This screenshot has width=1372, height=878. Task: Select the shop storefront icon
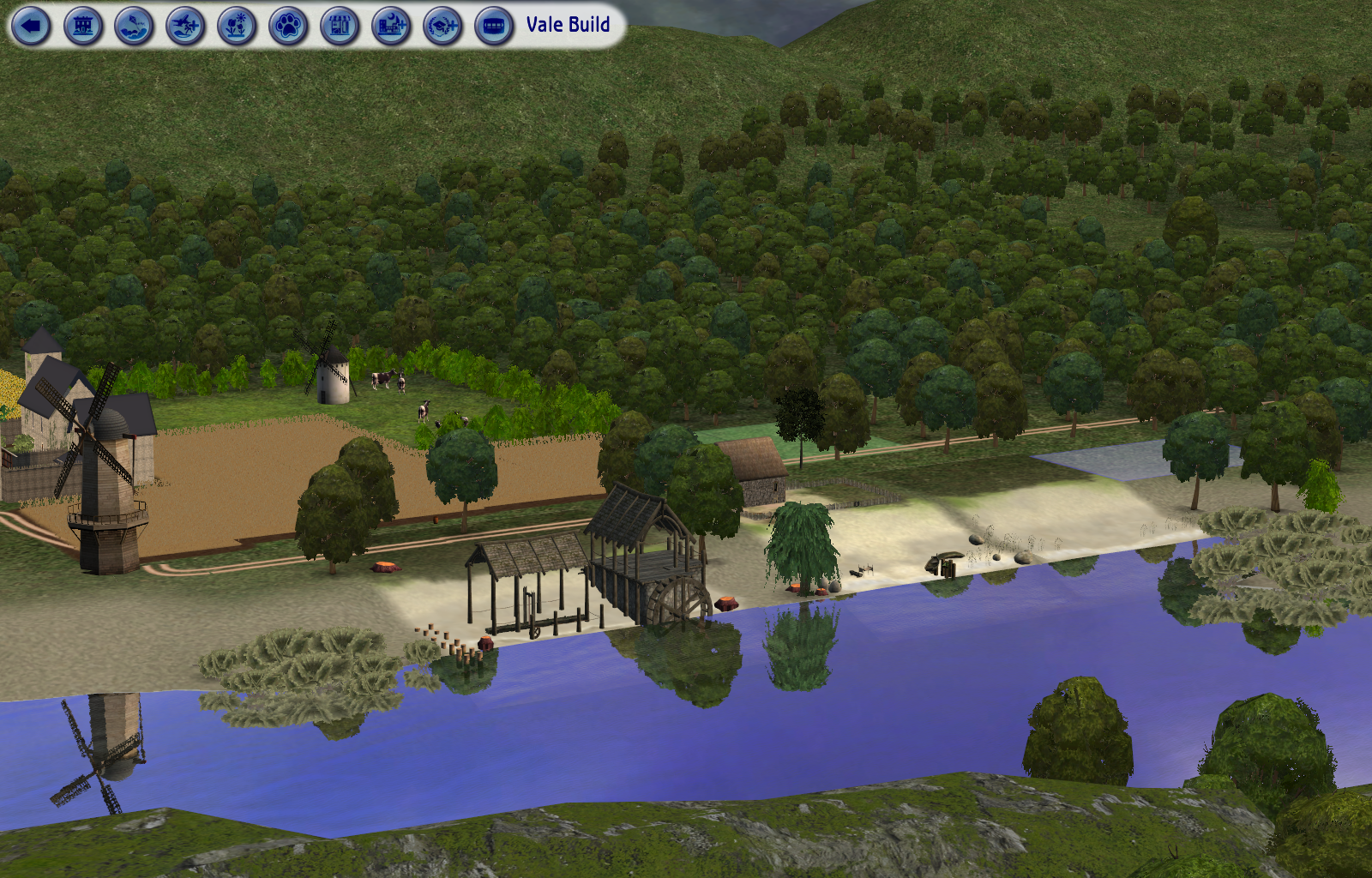[x=340, y=27]
